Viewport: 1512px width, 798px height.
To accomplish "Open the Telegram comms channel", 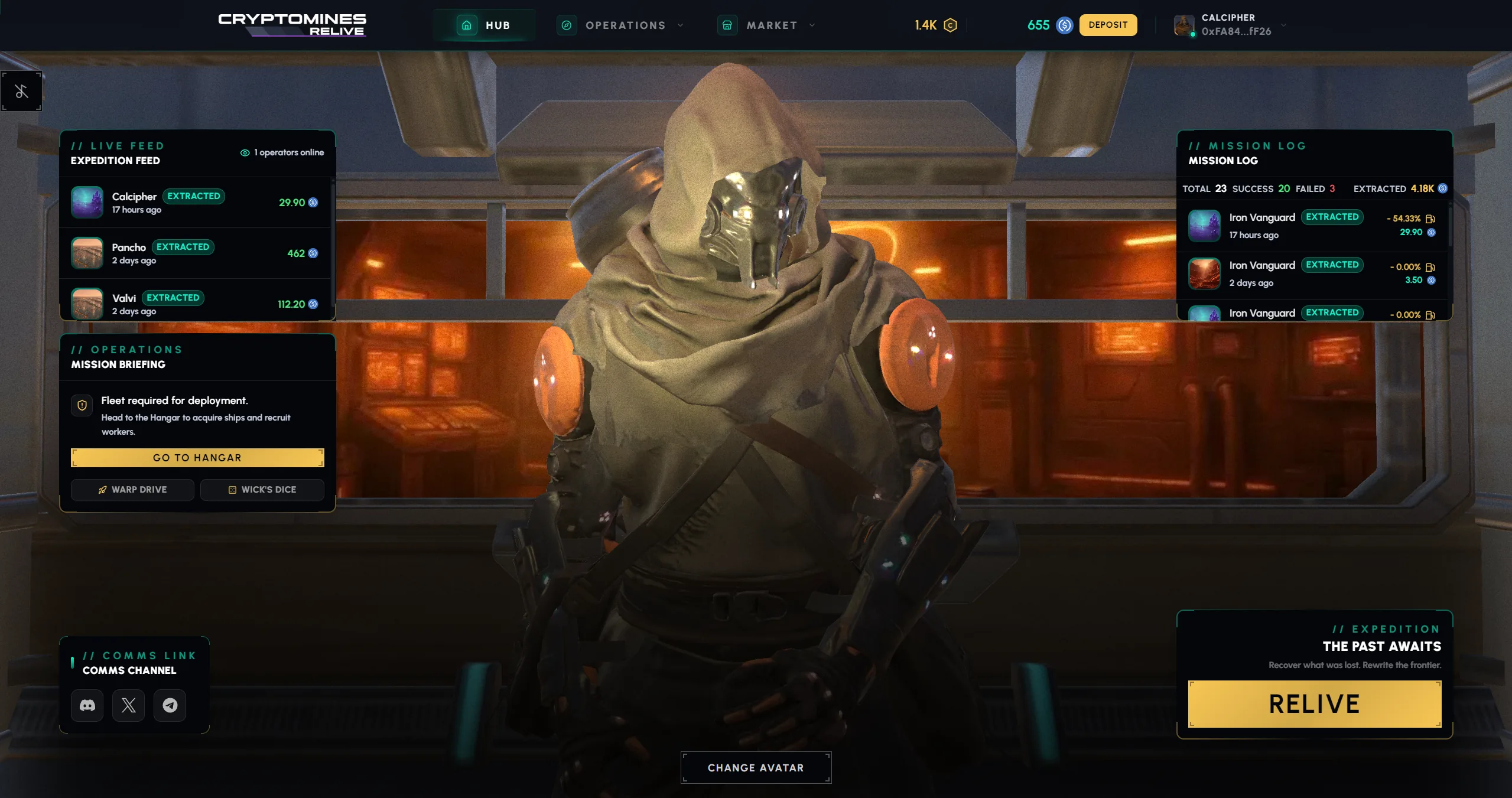I will [170, 705].
